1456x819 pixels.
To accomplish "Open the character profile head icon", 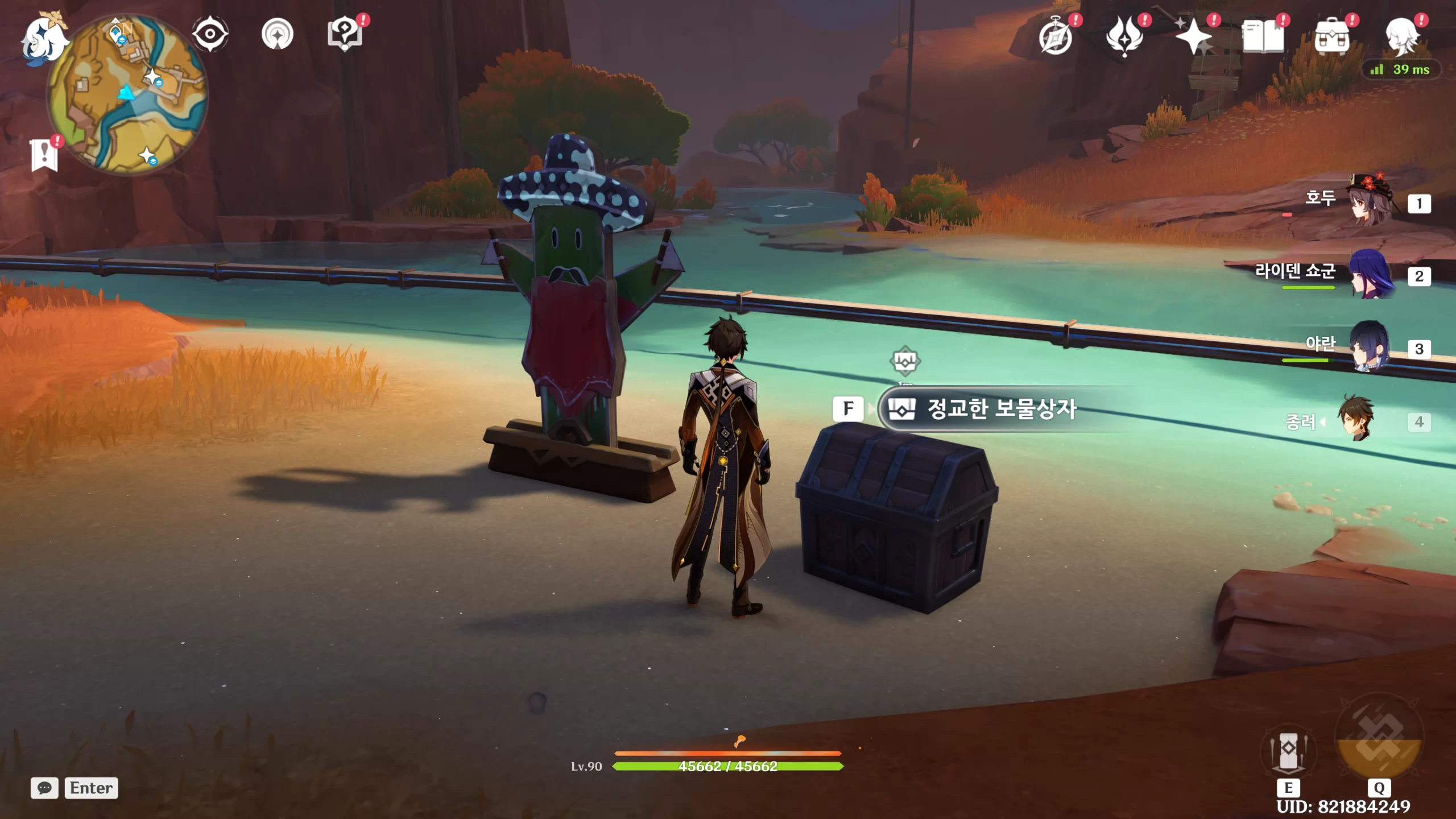I will coord(1401,36).
